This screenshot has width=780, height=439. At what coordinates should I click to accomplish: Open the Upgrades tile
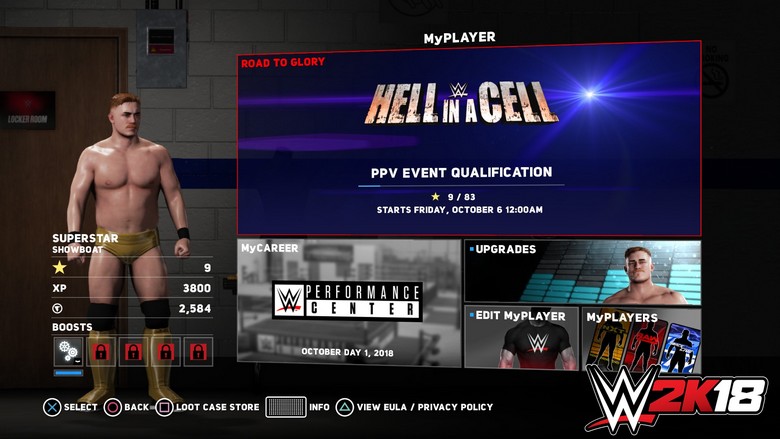click(582, 271)
